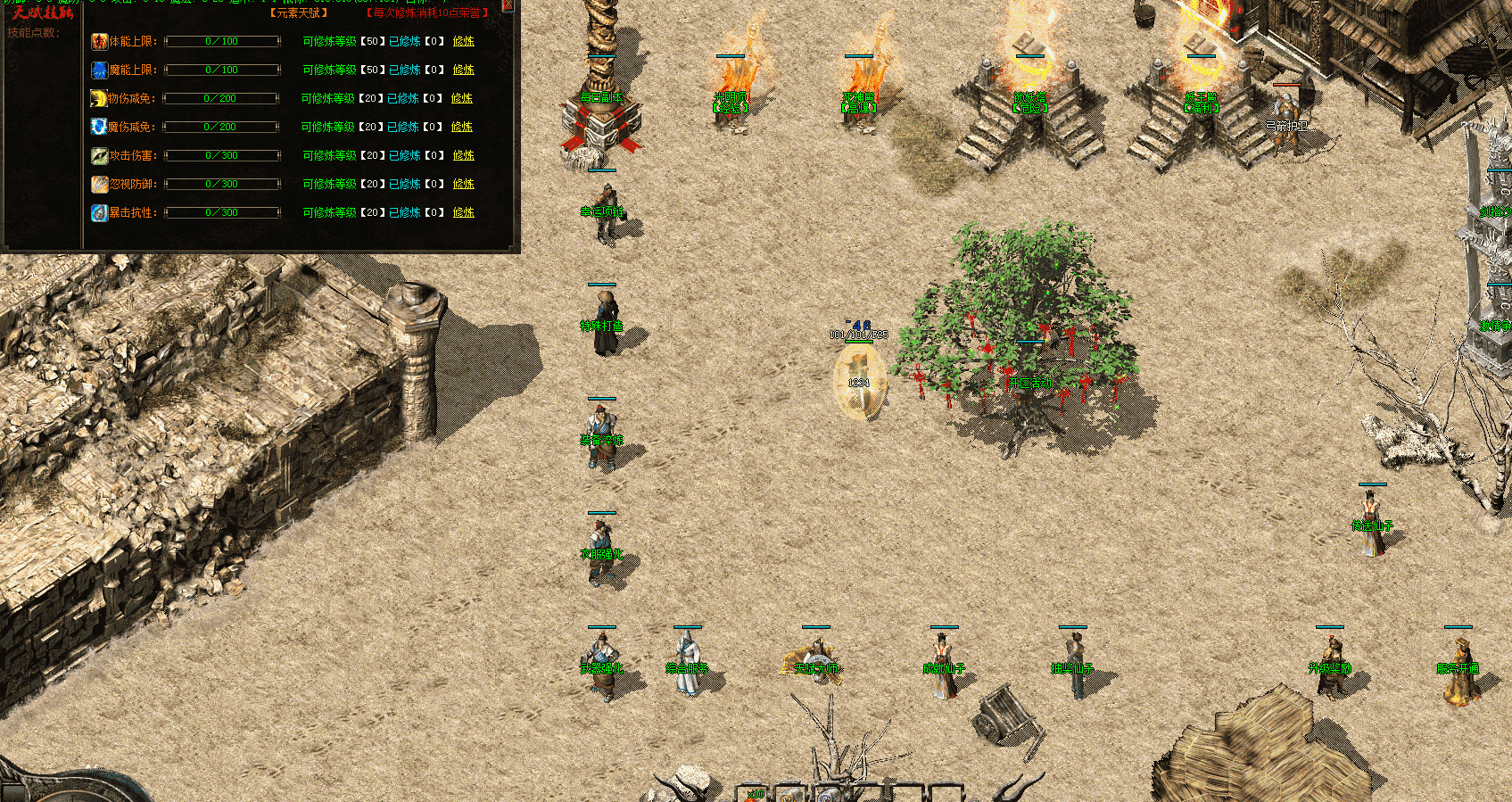This screenshot has width=1512, height=802.
Task: Select 修炼 beside 魔伤减免
Action: [461, 127]
